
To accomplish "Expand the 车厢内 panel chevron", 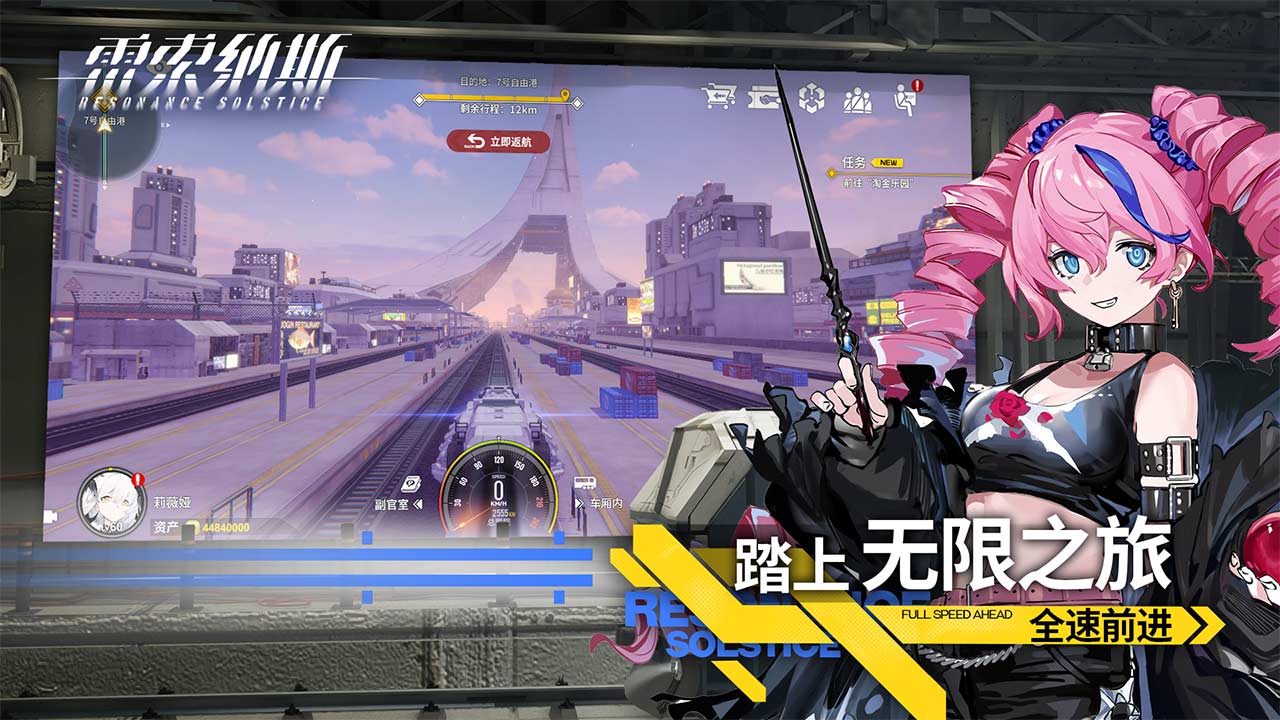I will click(x=578, y=503).
